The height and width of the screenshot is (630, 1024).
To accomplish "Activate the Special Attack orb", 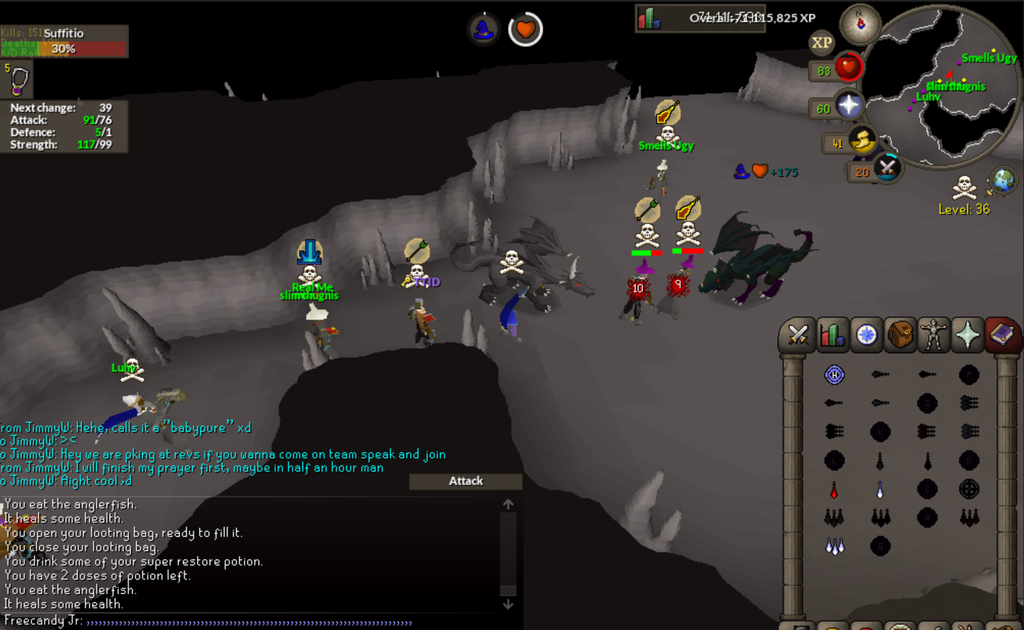I will [x=886, y=168].
